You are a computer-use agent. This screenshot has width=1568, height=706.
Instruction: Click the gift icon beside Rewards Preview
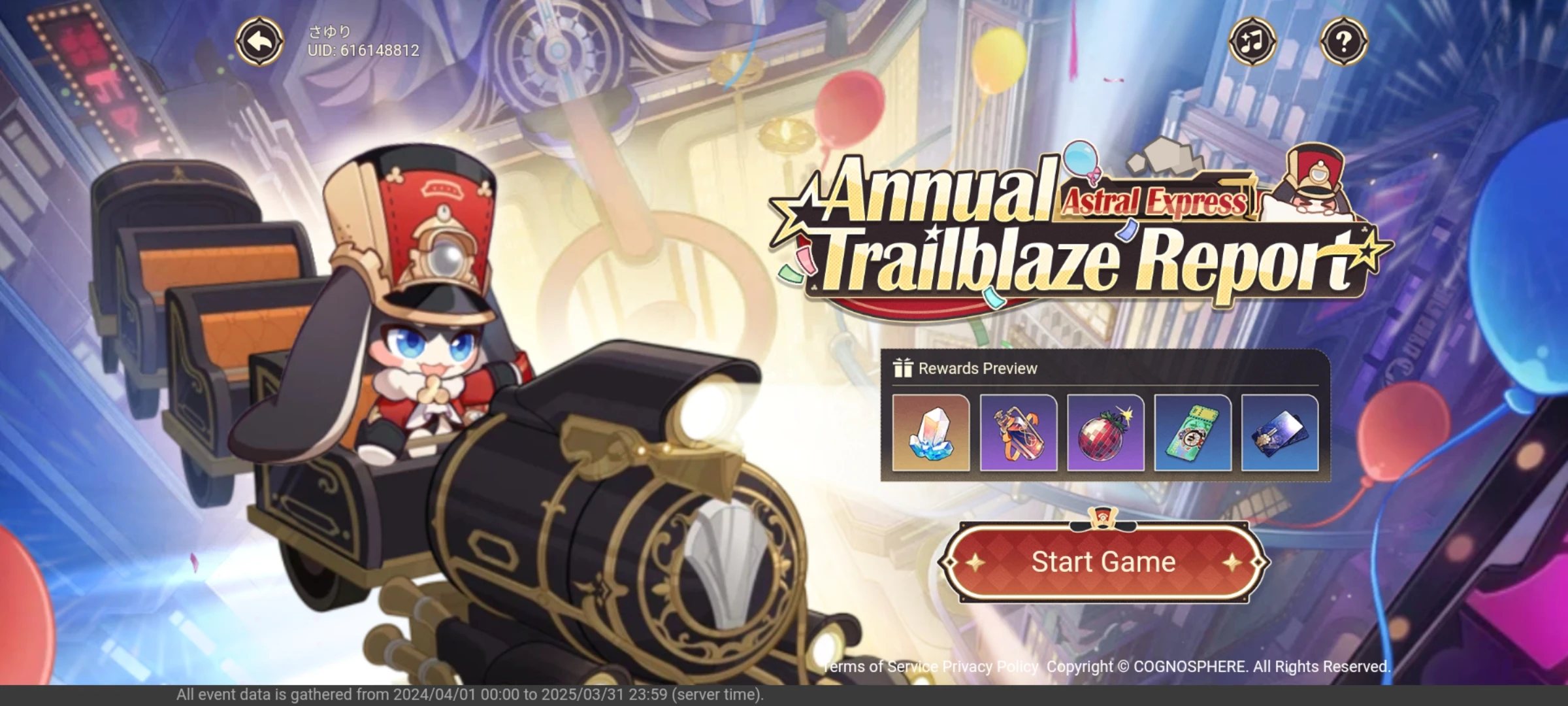pos(904,367)
